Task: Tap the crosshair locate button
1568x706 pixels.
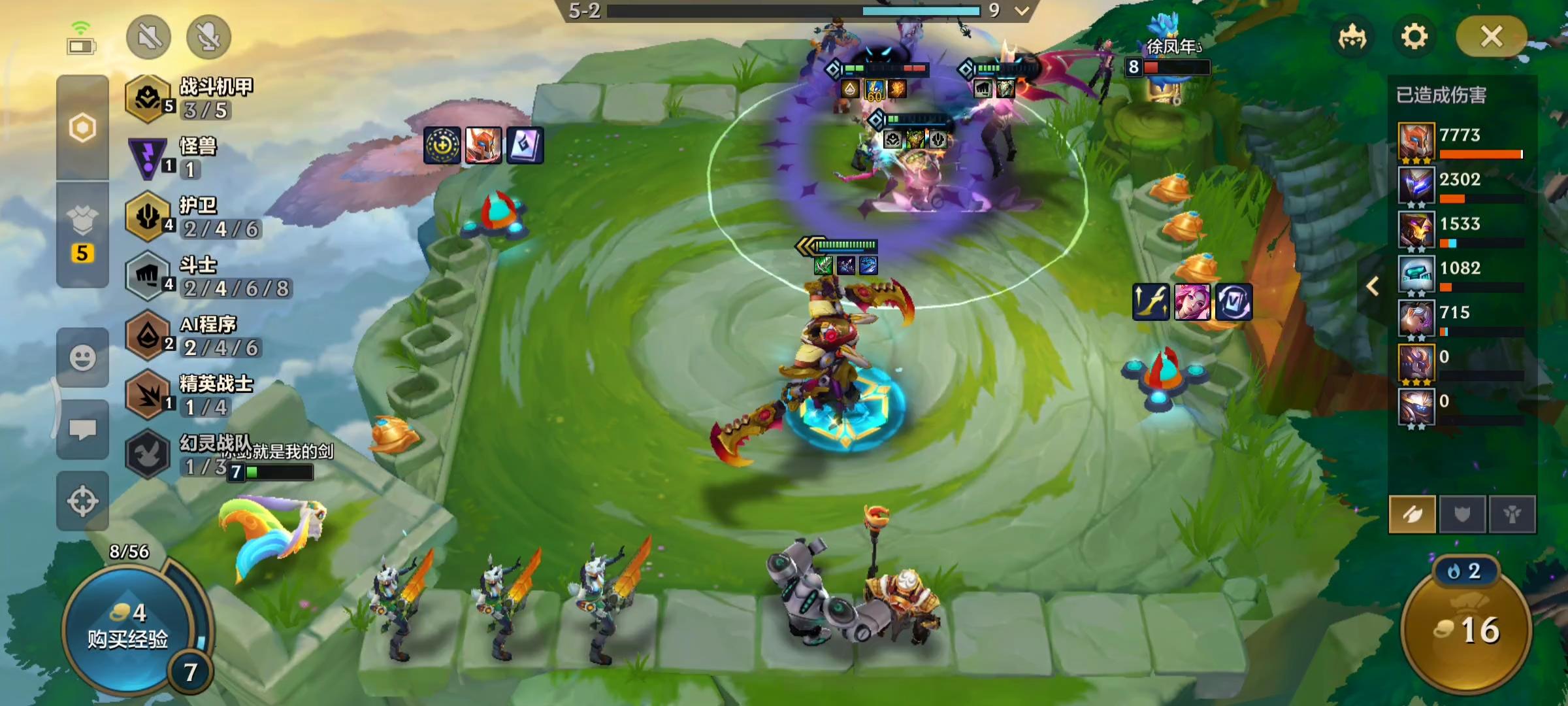Action: tap(82, 501)
